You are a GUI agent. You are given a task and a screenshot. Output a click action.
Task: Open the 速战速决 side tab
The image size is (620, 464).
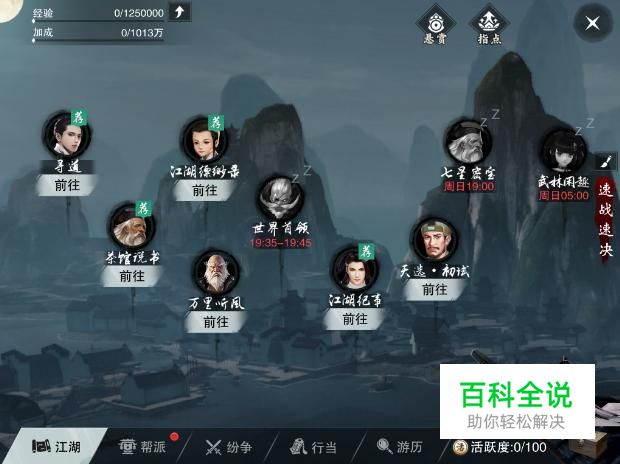tap(605, 219)
